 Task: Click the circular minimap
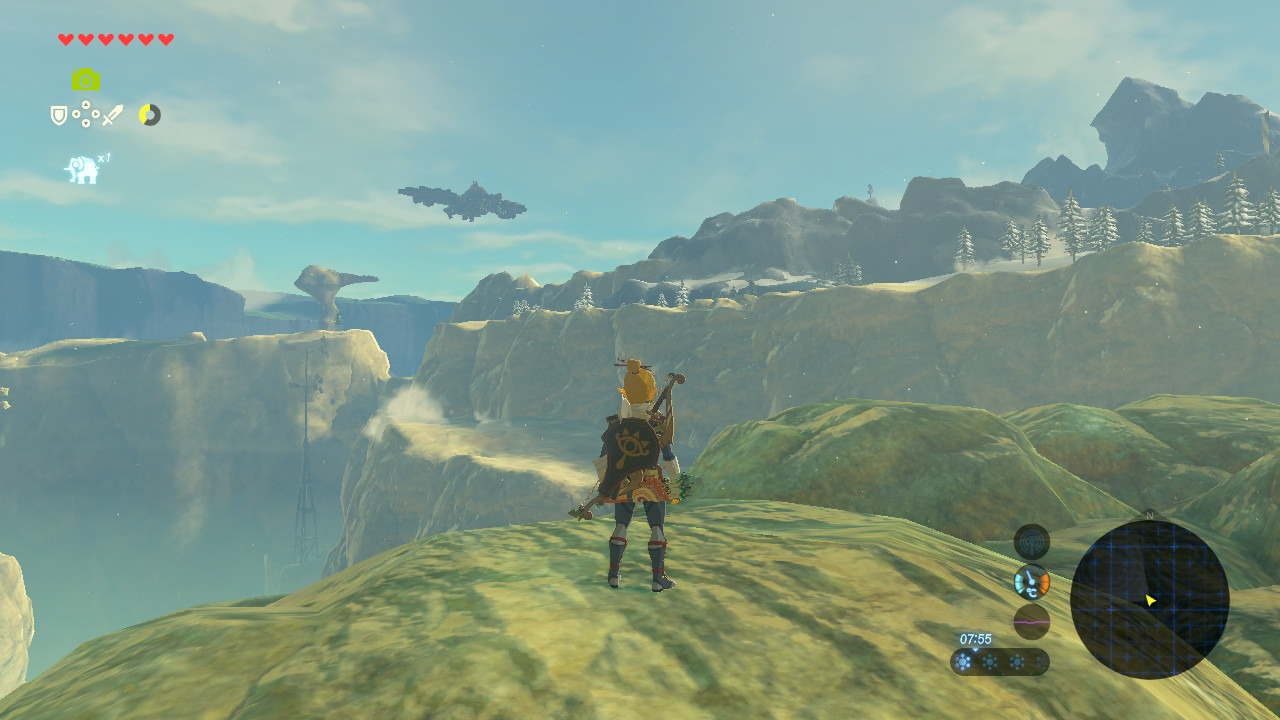pos(1149,599)
